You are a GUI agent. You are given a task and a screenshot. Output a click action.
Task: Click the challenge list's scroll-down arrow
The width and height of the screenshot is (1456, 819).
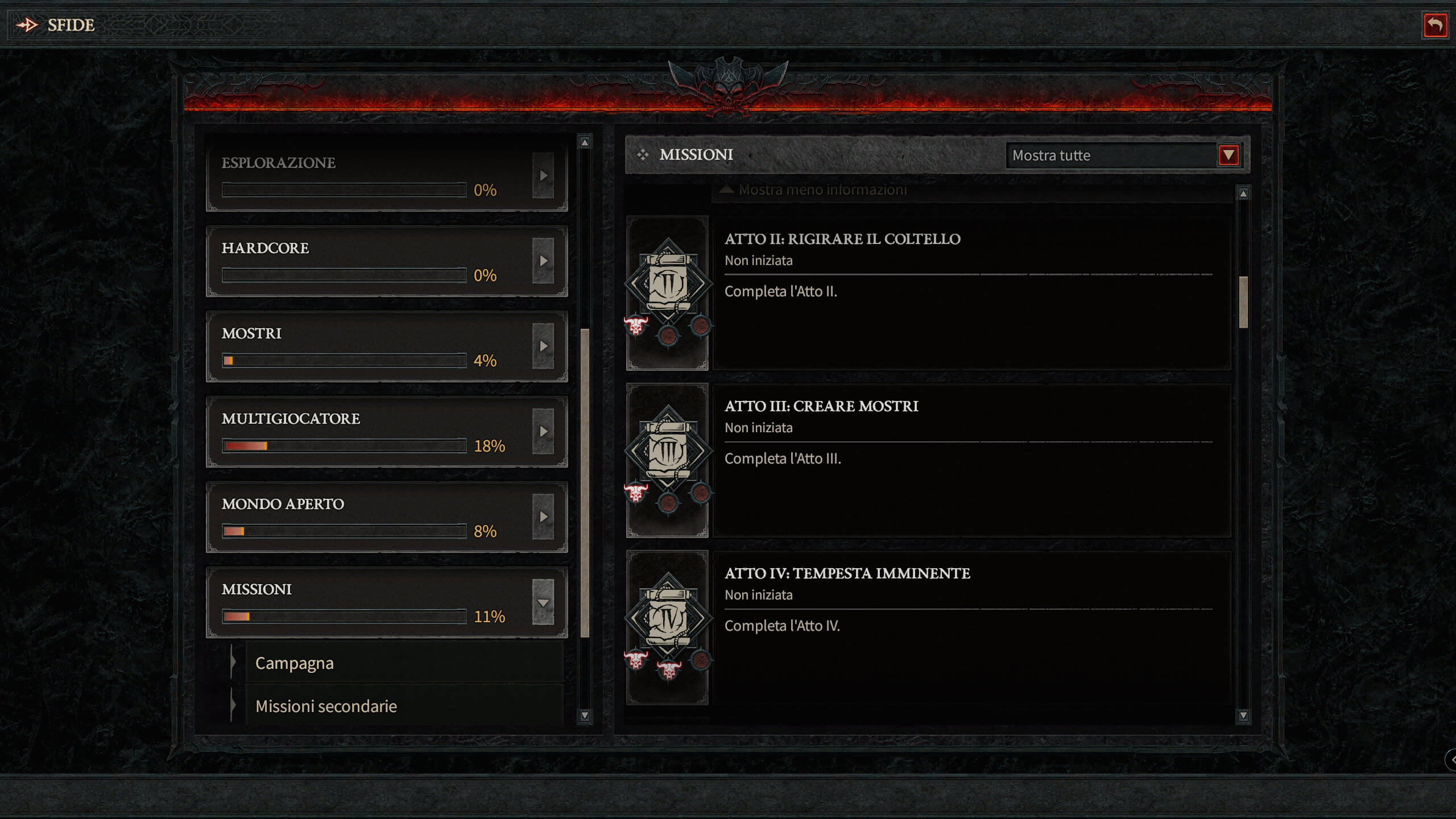(1243, 715)
